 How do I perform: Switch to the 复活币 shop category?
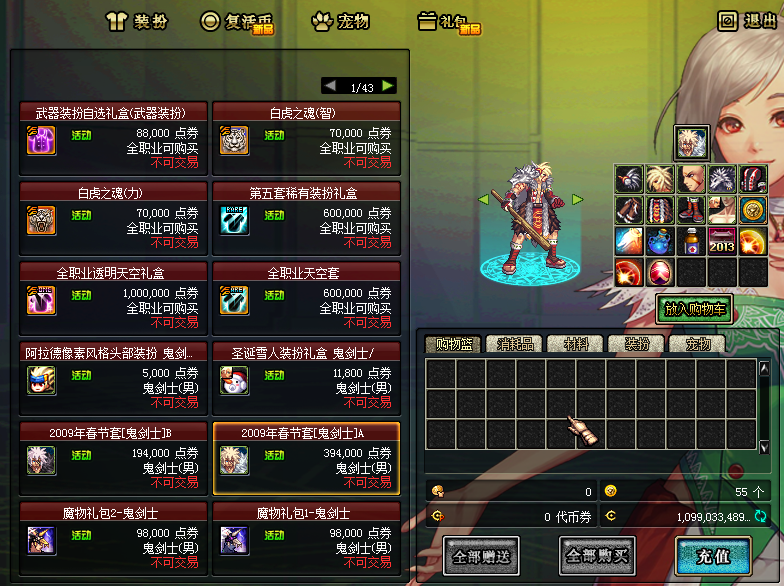click(237, 21)
